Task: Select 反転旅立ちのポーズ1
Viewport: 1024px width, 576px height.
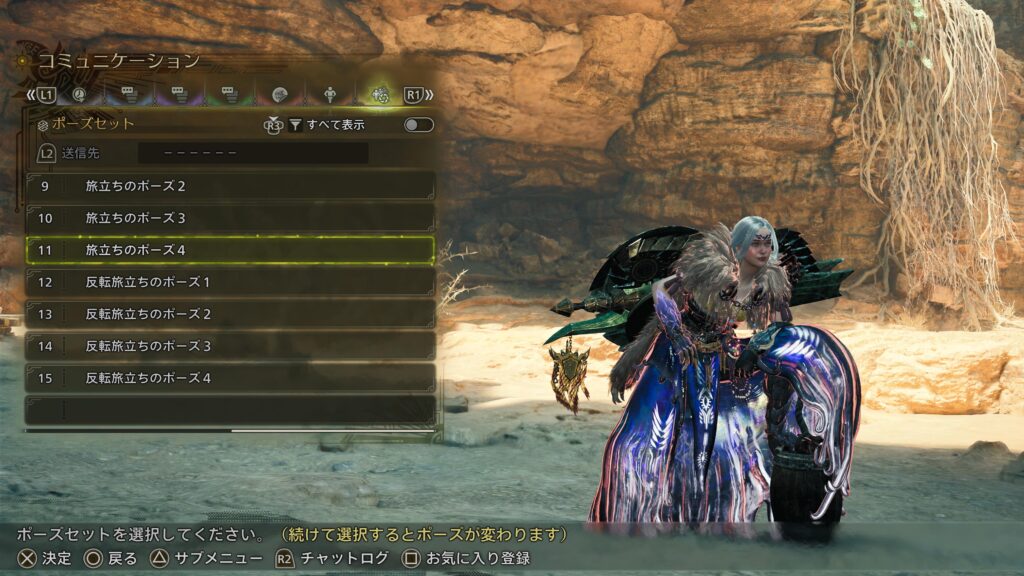Action: click(x=230, y=282)
